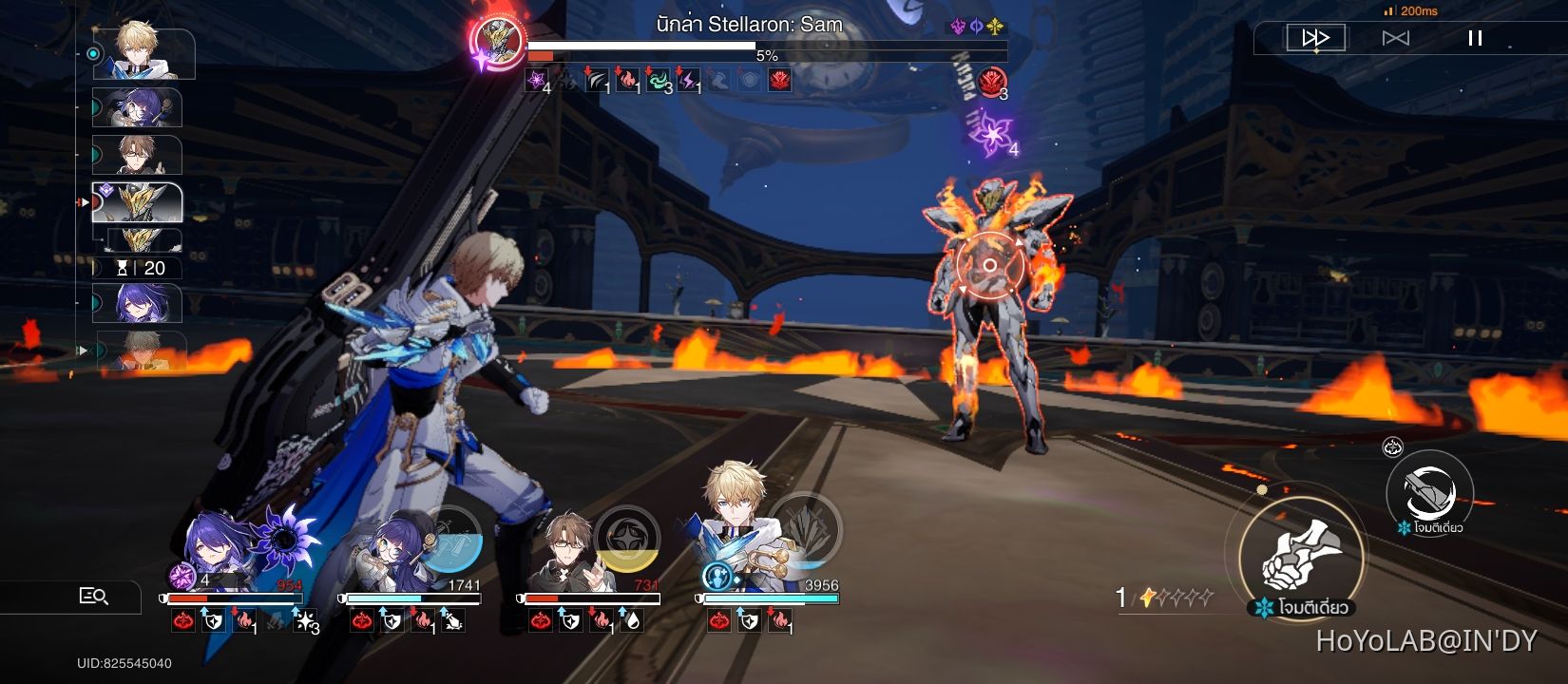Trigger Gepard's charged ultimate orb
This screenshot has width=1568, height=684.
tap(806, 532)
